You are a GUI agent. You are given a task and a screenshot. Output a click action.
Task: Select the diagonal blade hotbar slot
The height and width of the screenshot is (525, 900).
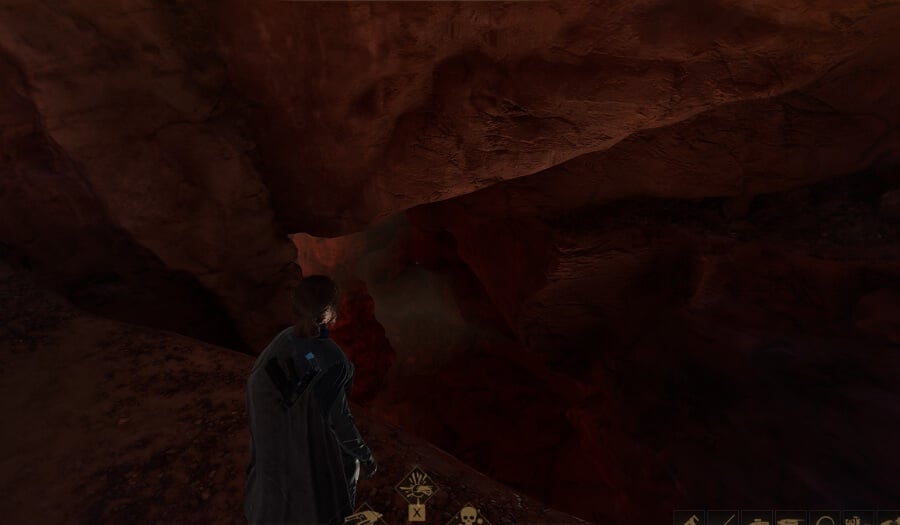click(x=722, y=519)
